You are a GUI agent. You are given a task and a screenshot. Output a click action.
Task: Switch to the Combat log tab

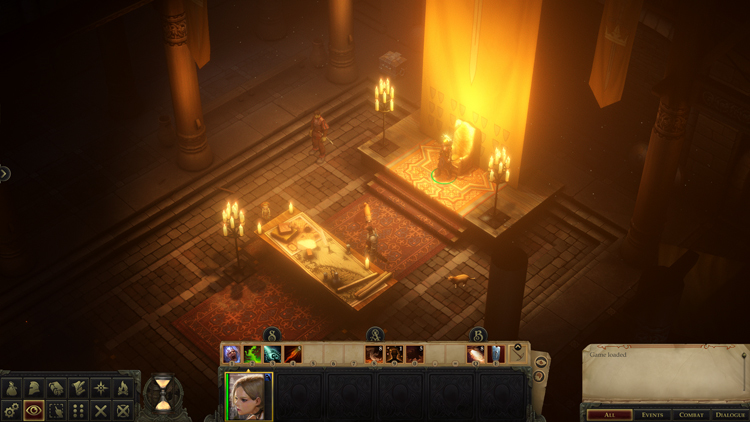(691, 414)
